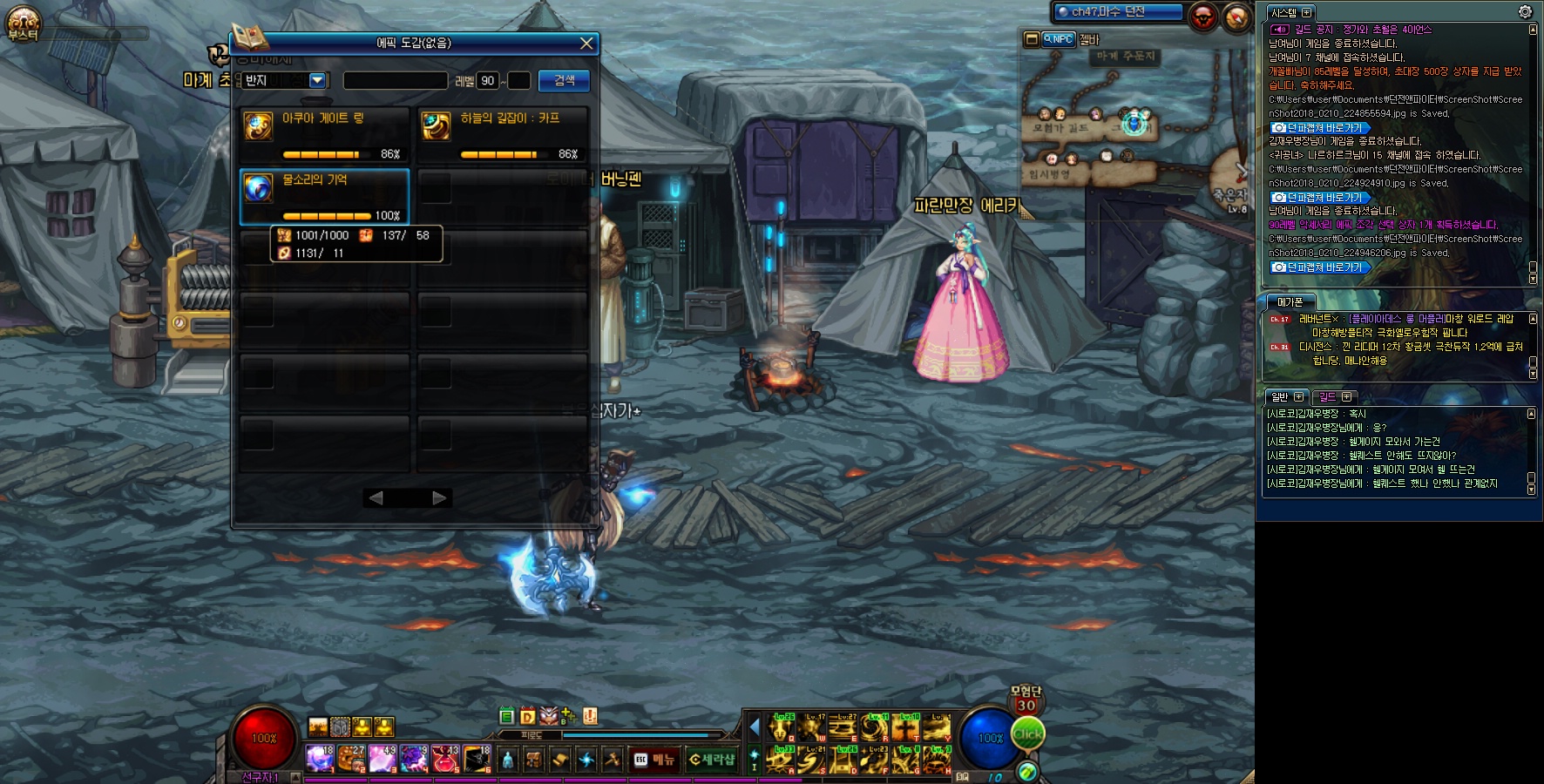Image resolution: width=1544 pixels, height=784 pixels.
Task: Open chat settings gear icon
Action: [1525, 11]
